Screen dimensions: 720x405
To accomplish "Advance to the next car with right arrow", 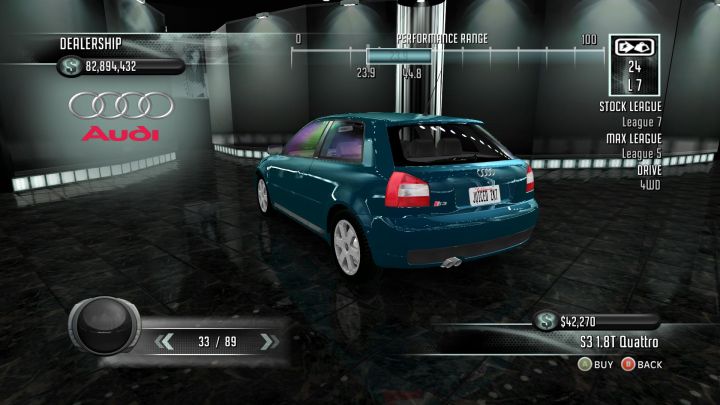I will click(266, 342).
